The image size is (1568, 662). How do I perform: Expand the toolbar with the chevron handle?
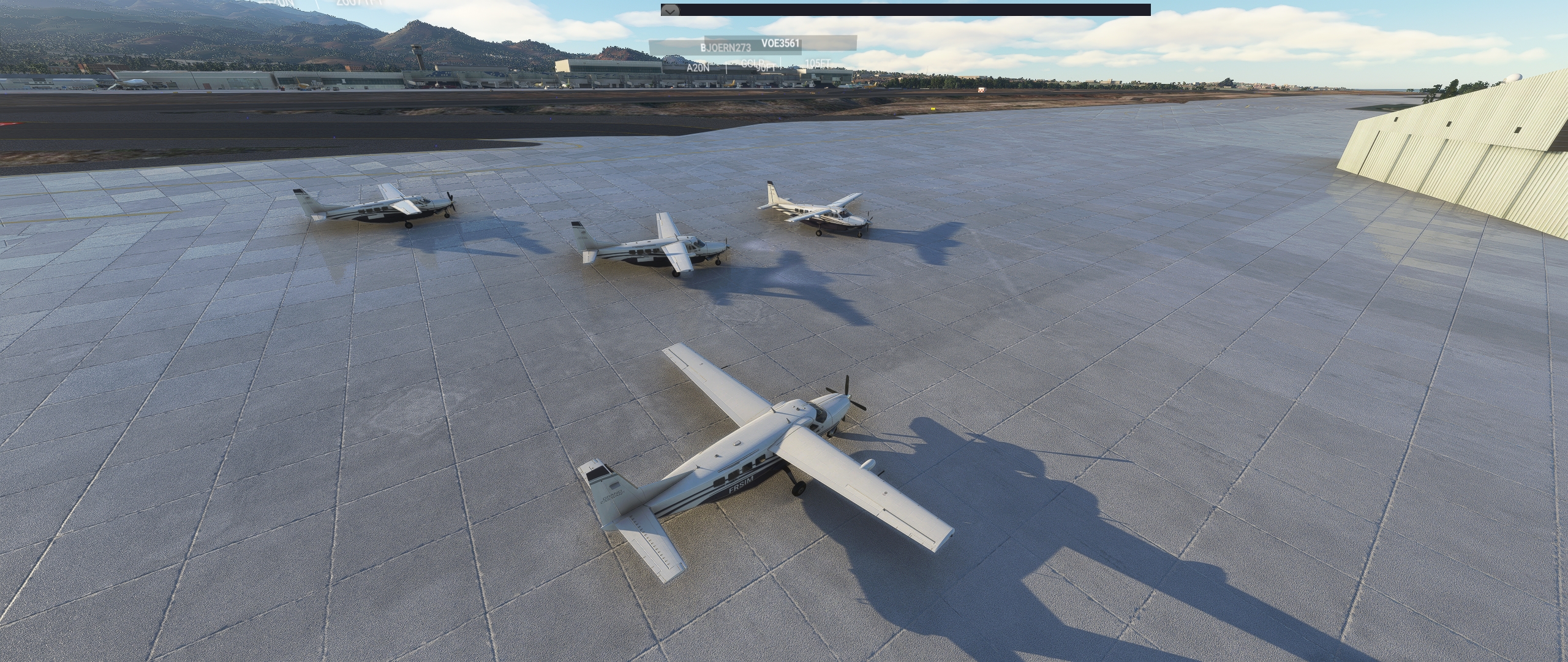pos(670,10)
